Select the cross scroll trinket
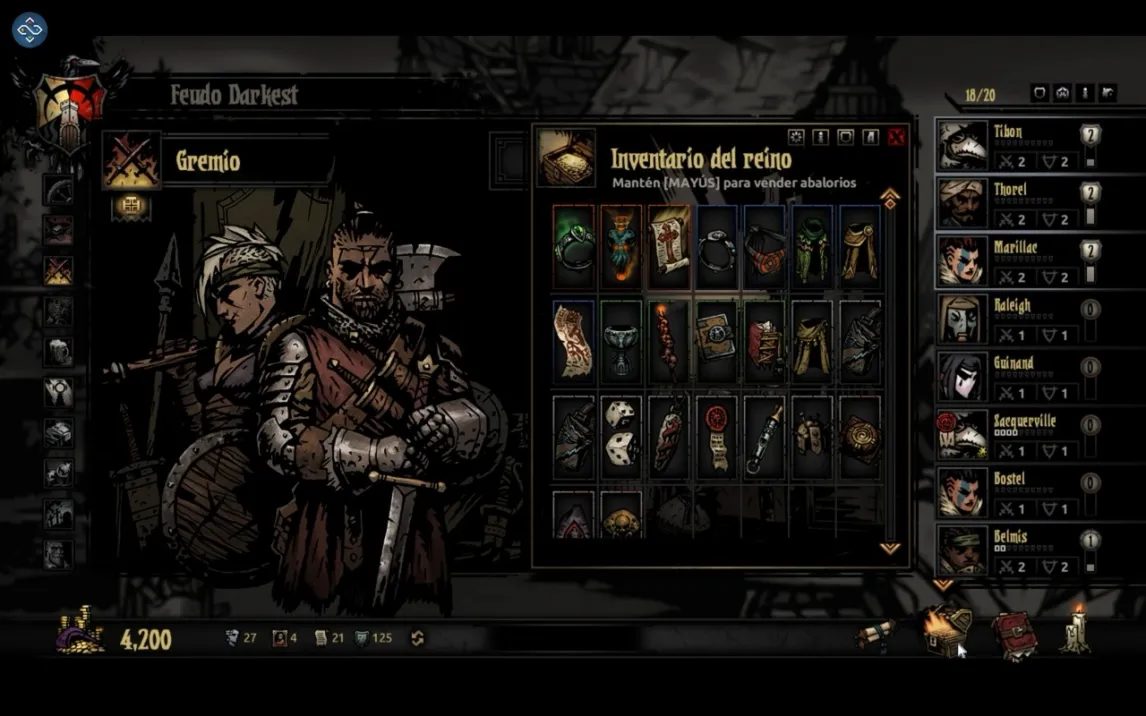Viewport: 1146px width, 716px height. [x=669, y=245]
